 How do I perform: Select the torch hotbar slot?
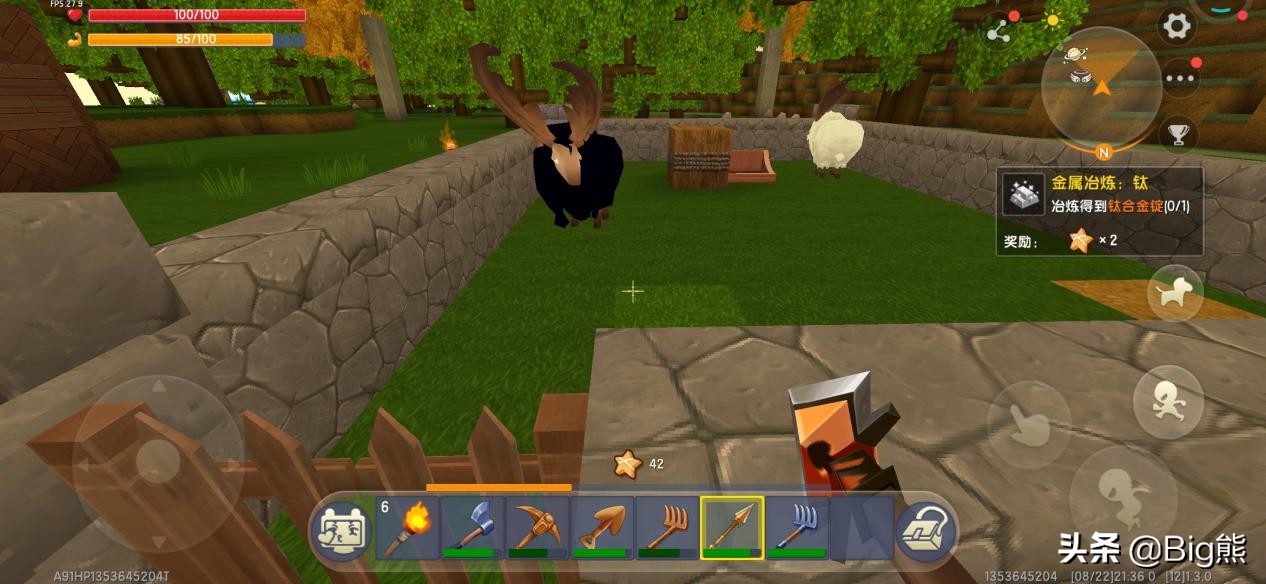[408, 527]
